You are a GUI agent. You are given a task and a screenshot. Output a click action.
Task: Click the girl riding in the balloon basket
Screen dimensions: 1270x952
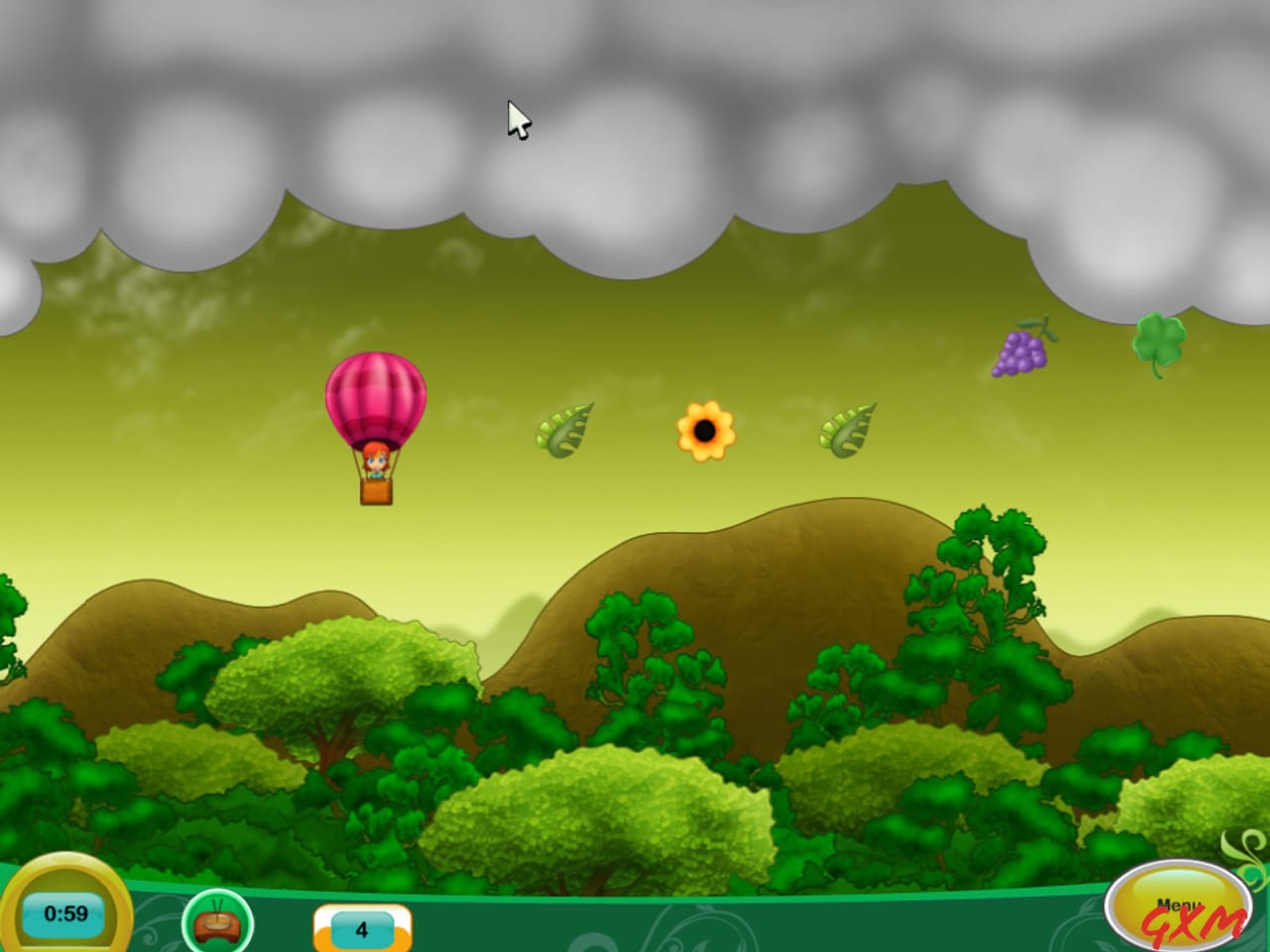pyautogui.click(x=374, y=461)
